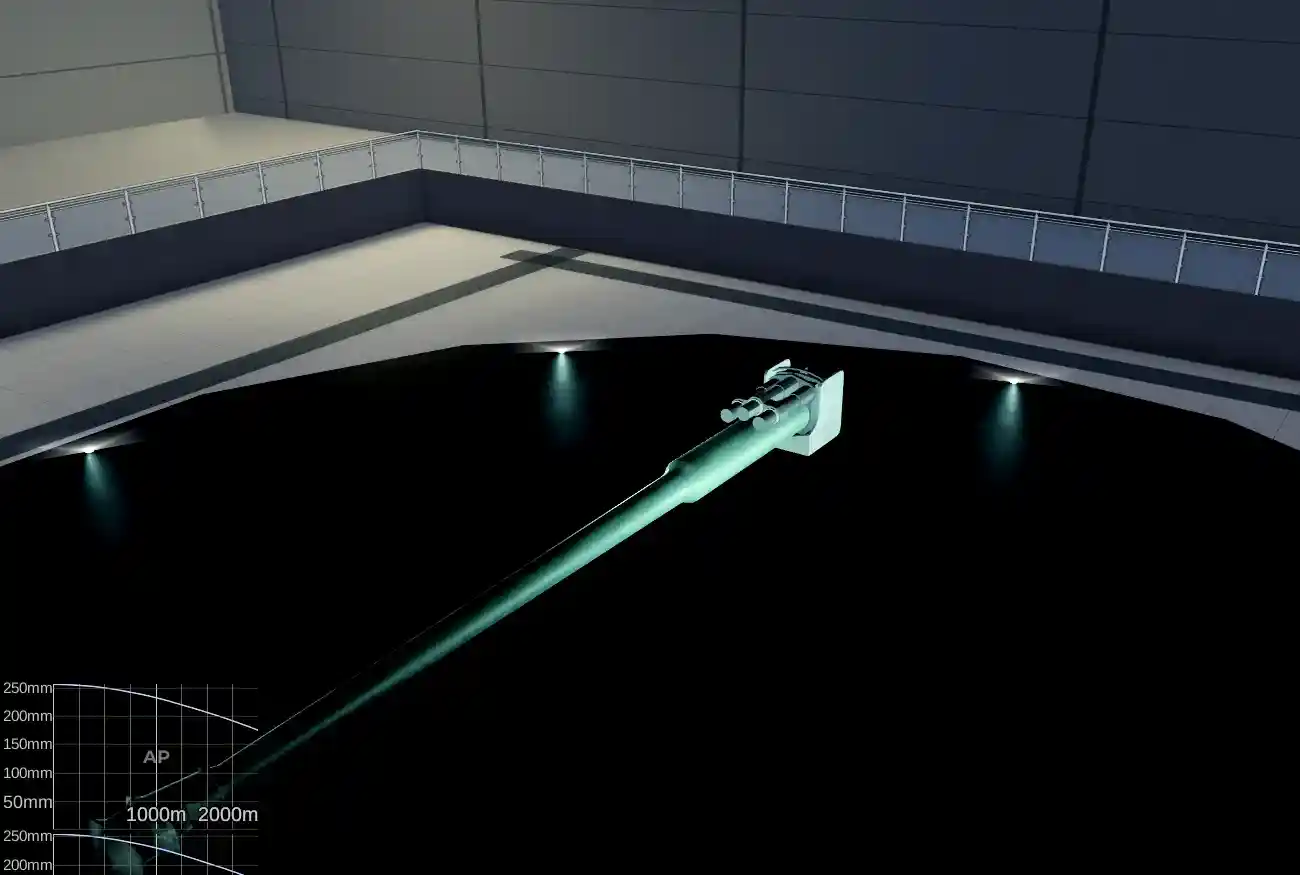This screenshot has width=1300, height=875.
Task: Click the 100mm axis label
Action: [x=27, y=772]
